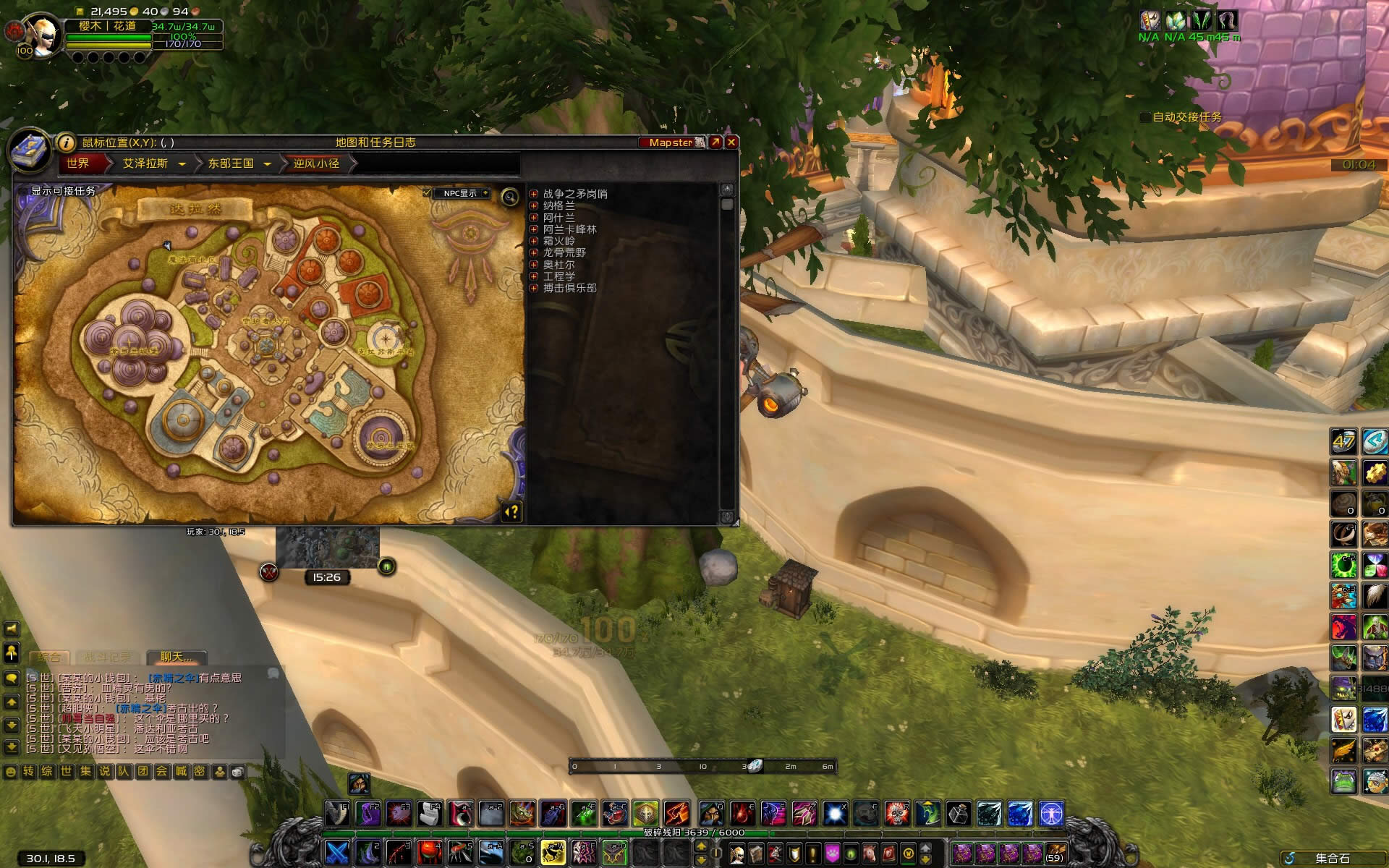Image resolution: width=1389 pixels, height=868 pixels.
Task: Click the 集合石 button
Action: 1331,859
